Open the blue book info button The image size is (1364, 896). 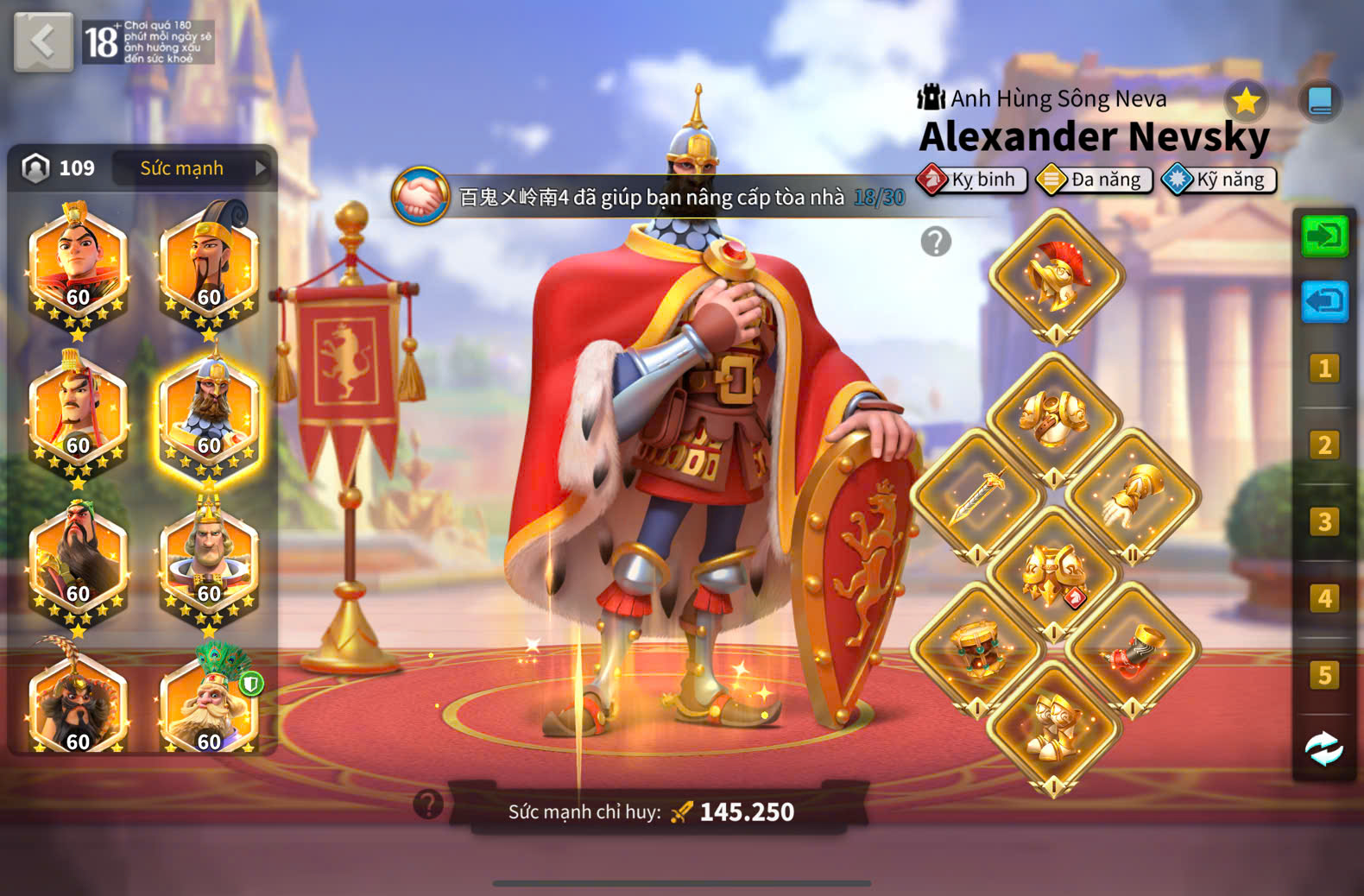point(1320,101)
